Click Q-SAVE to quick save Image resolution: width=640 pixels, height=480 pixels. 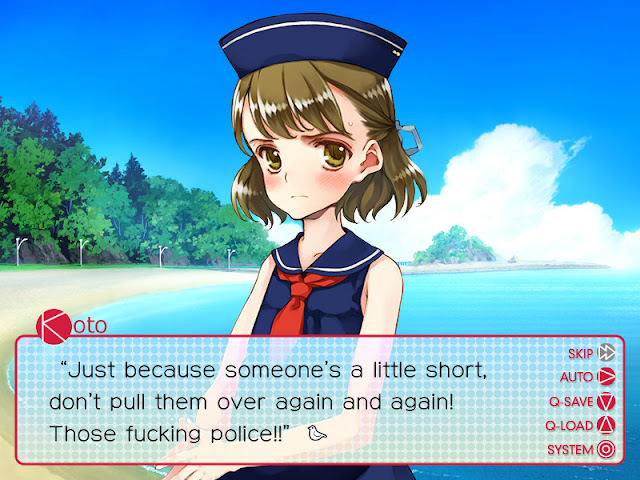click(582, 401)
